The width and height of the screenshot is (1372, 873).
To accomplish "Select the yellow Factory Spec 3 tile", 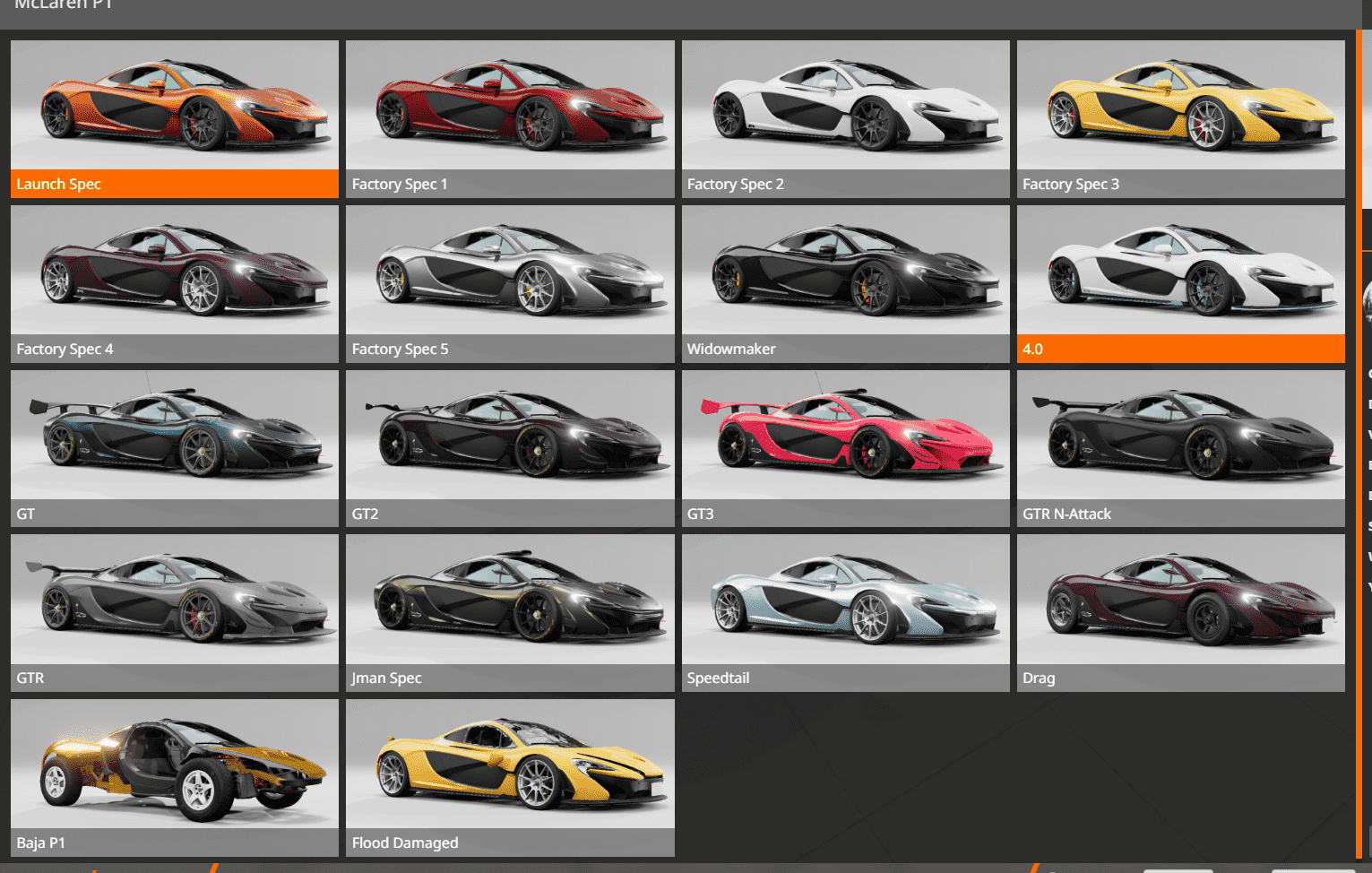I will (1180, 118).
